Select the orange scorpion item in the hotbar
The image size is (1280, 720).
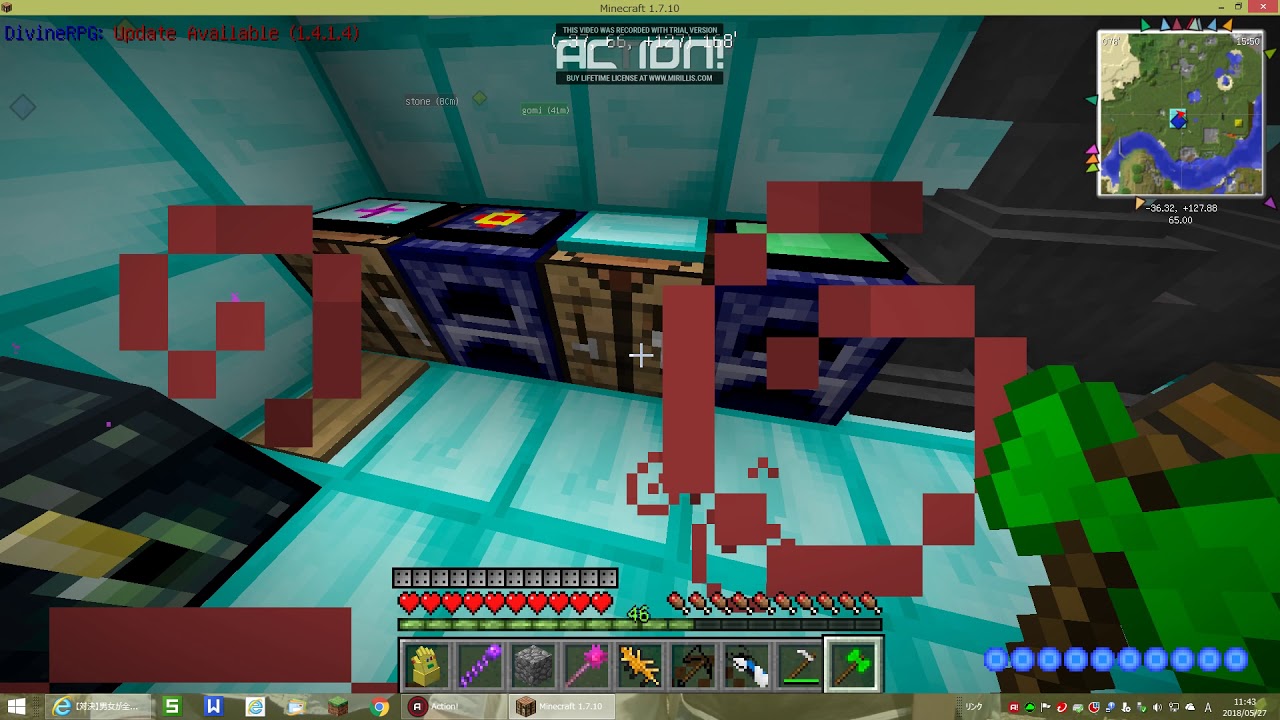click(x=640, y=662)
